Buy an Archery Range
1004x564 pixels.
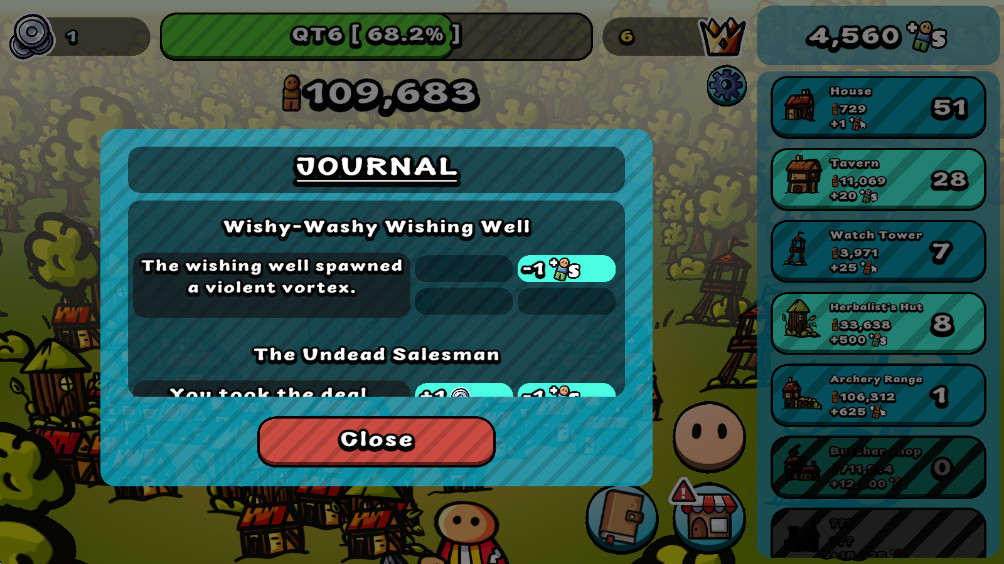[878, 395]
